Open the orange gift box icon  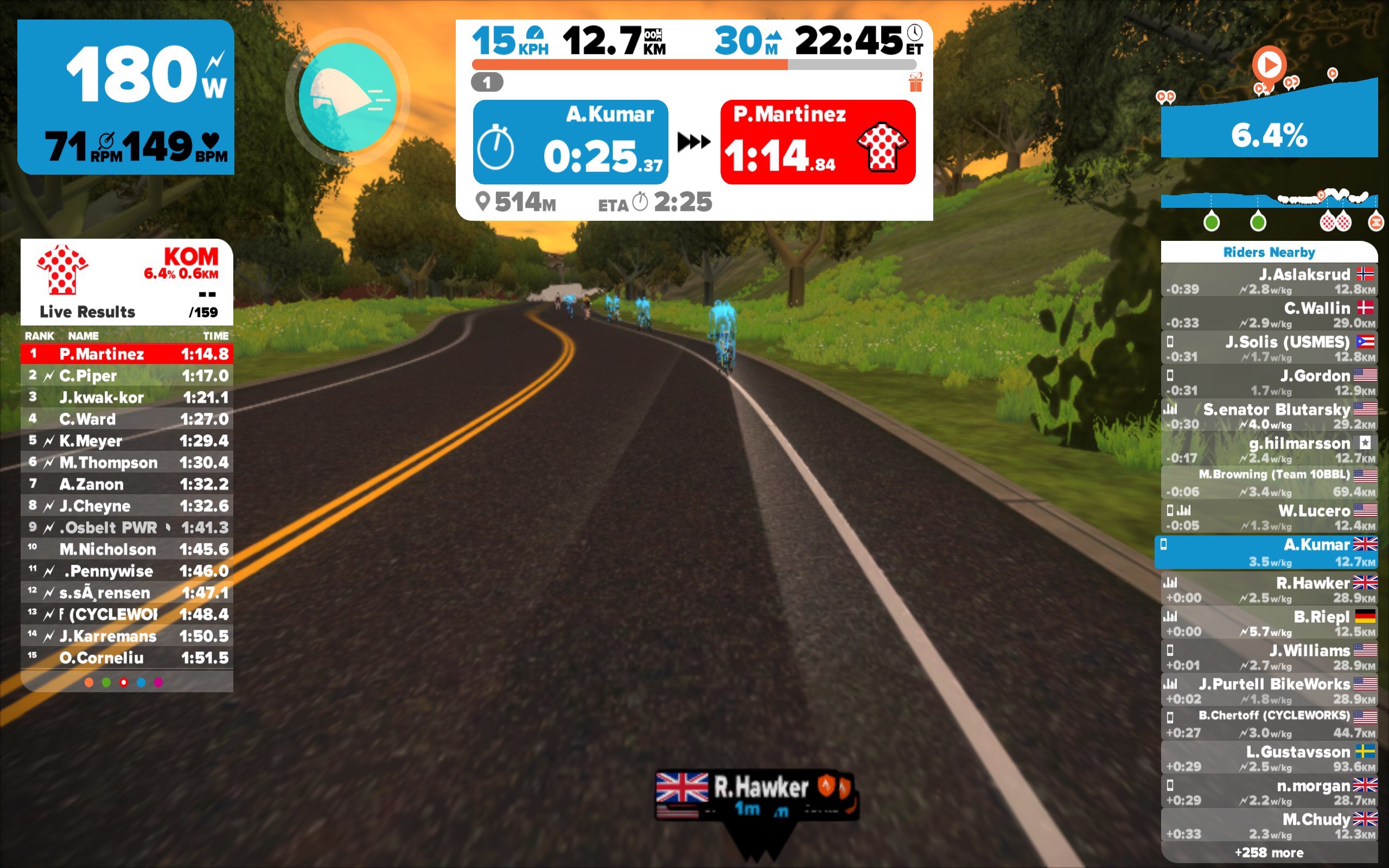pyautogui.click(x=915, y=82)
